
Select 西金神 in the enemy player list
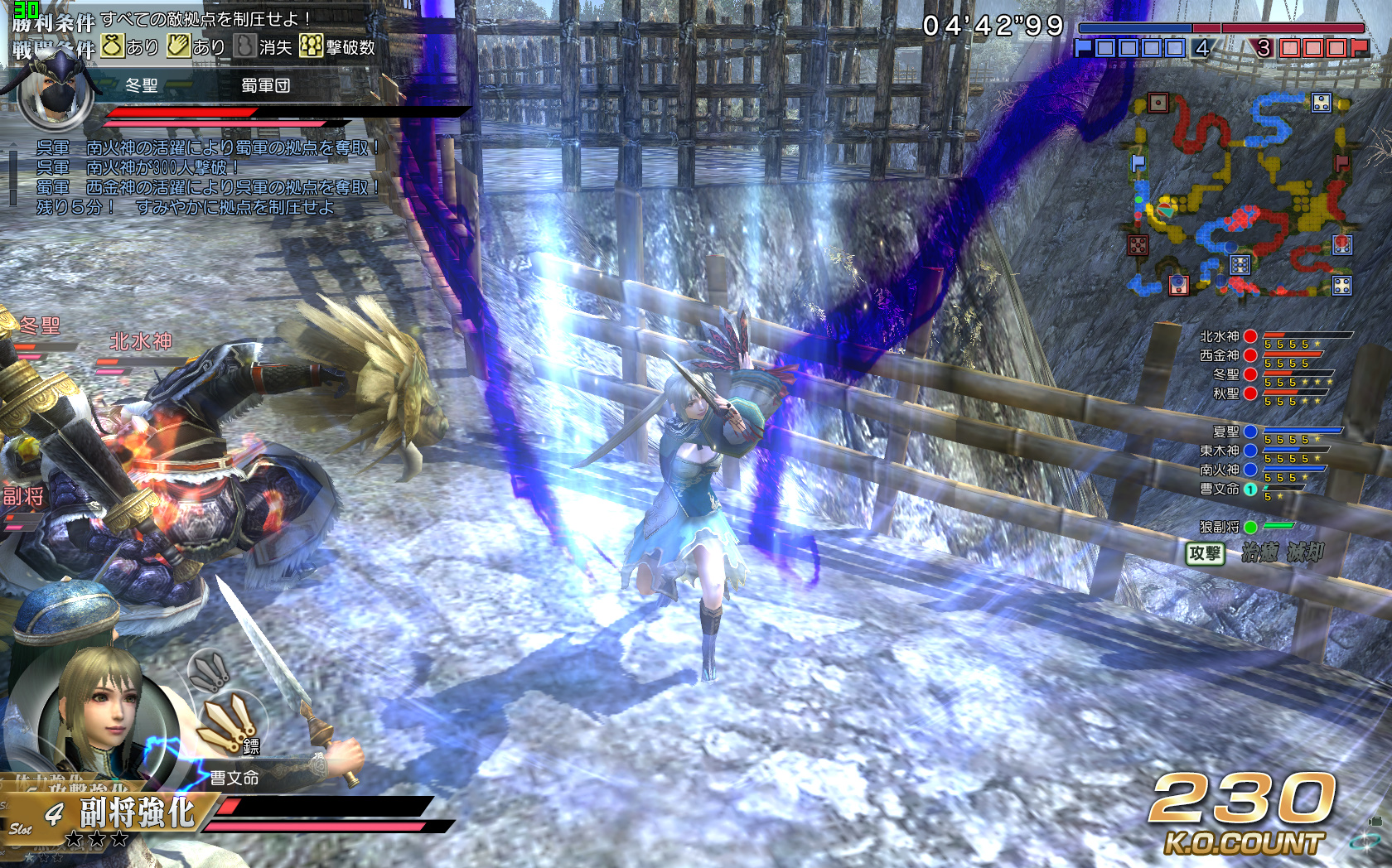point(1220,355)
